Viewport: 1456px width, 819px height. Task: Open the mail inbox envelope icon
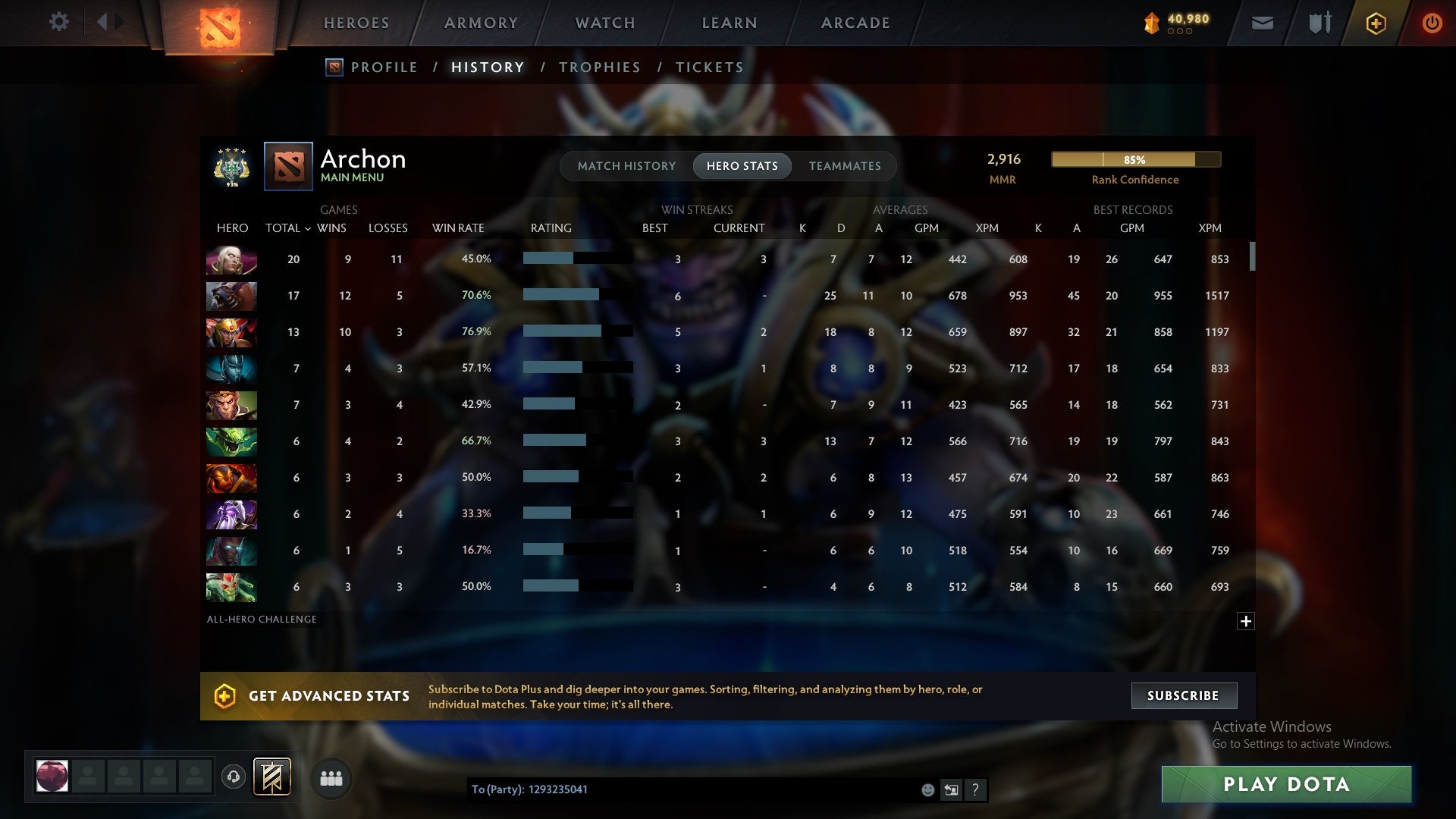(x=1263, y=23)
